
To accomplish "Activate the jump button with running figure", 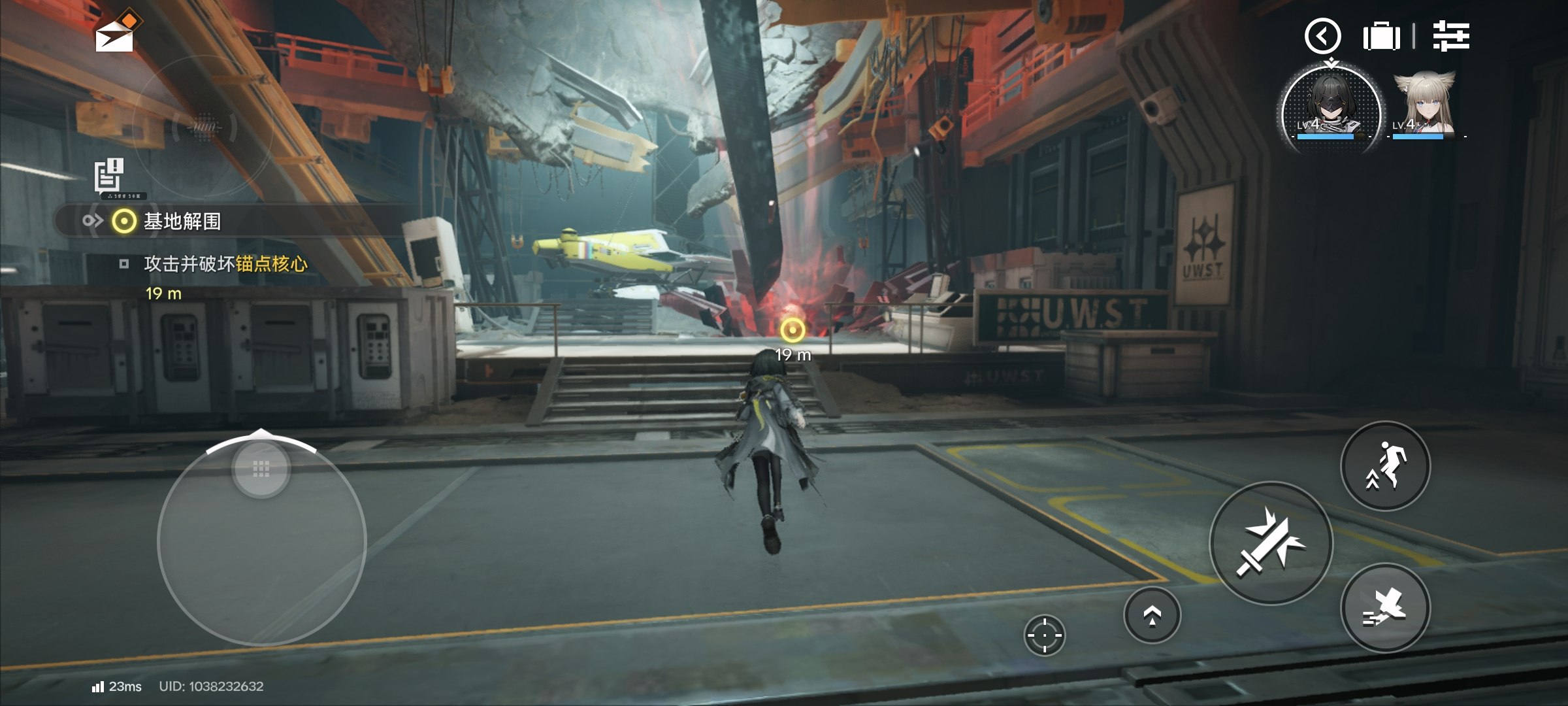I will coord(1385,466).
